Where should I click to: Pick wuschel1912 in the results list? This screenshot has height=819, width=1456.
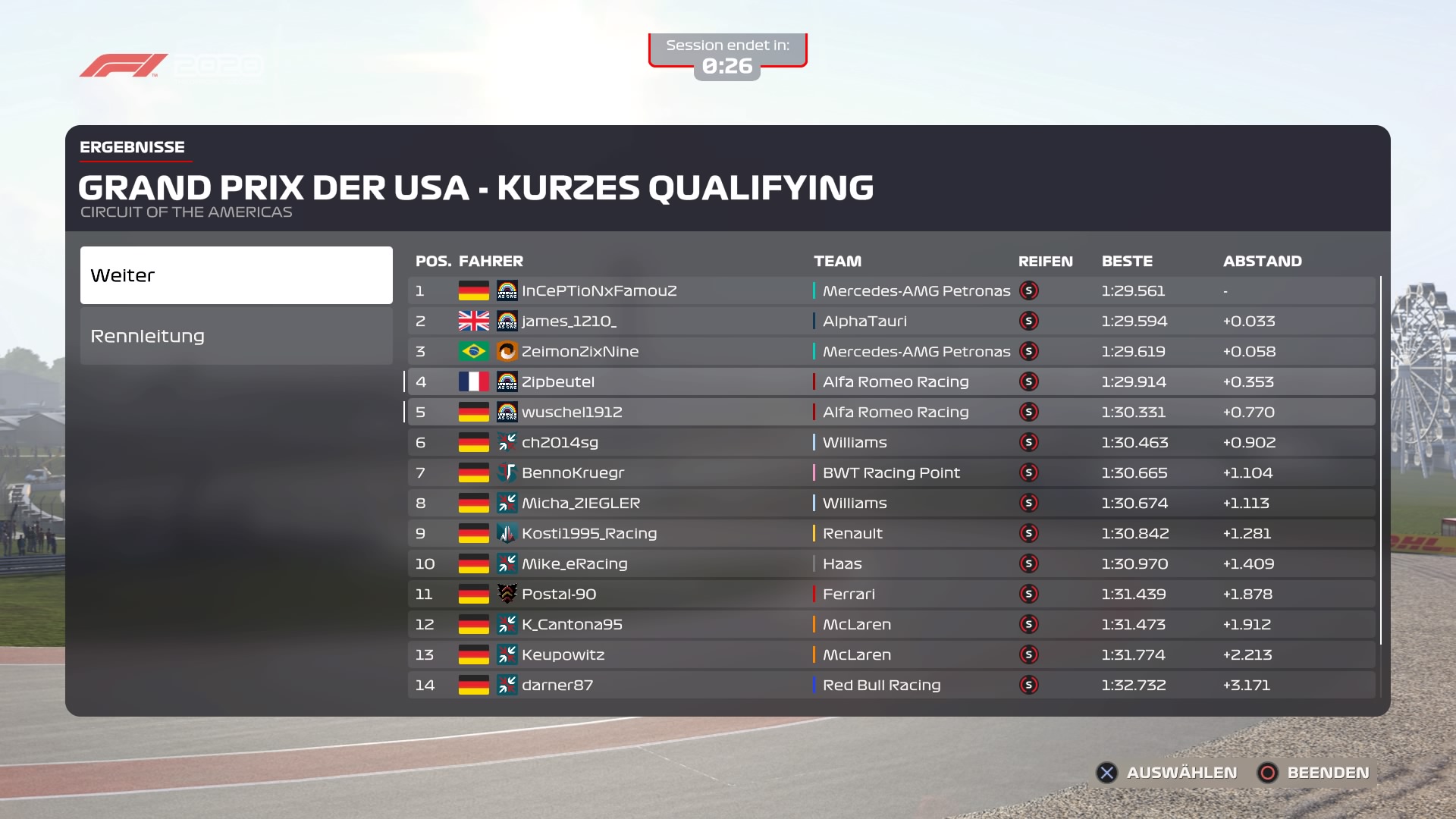[890, 413]
